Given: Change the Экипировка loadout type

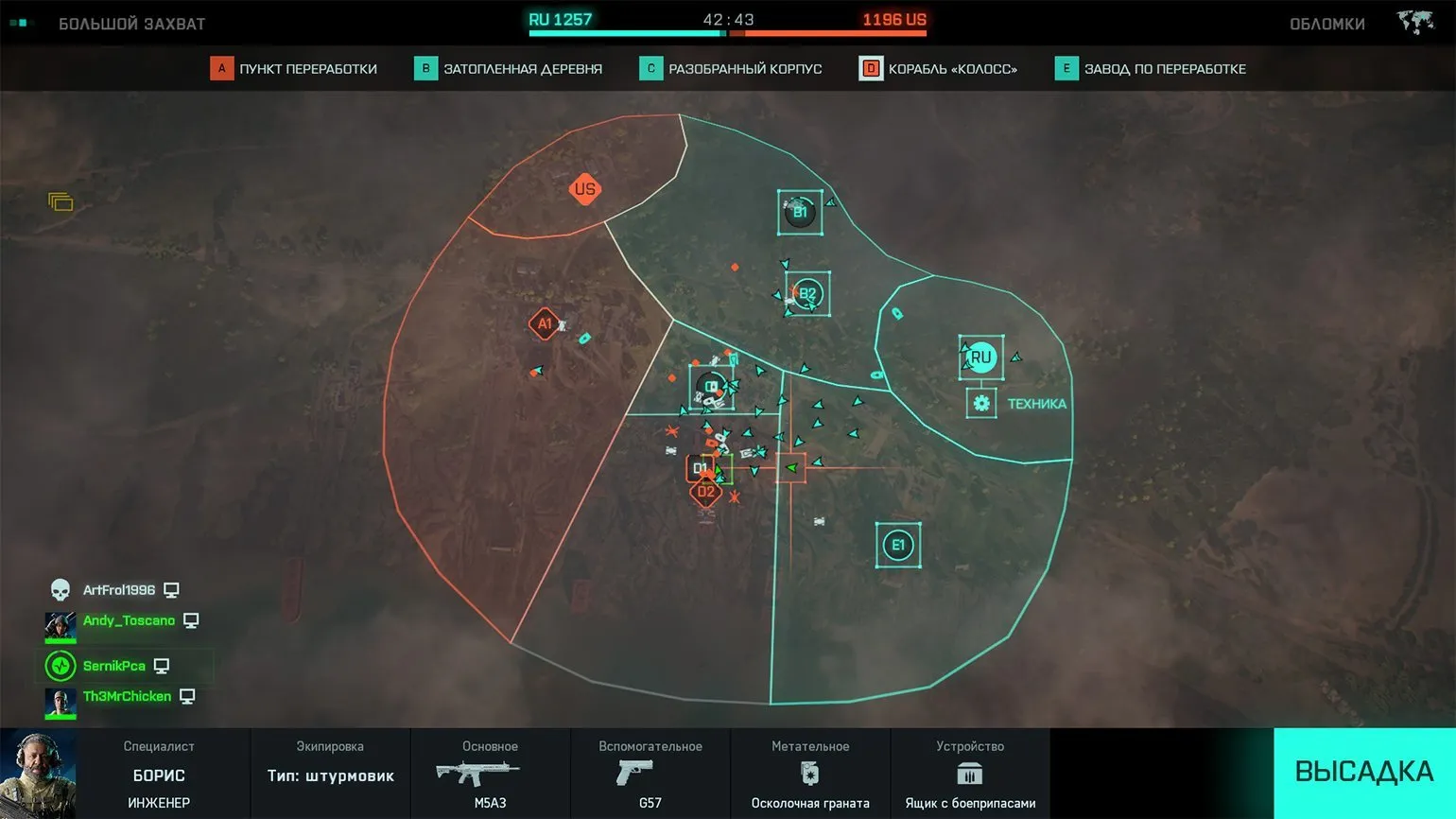Looking at the screenshot, I should coord(330,774).
